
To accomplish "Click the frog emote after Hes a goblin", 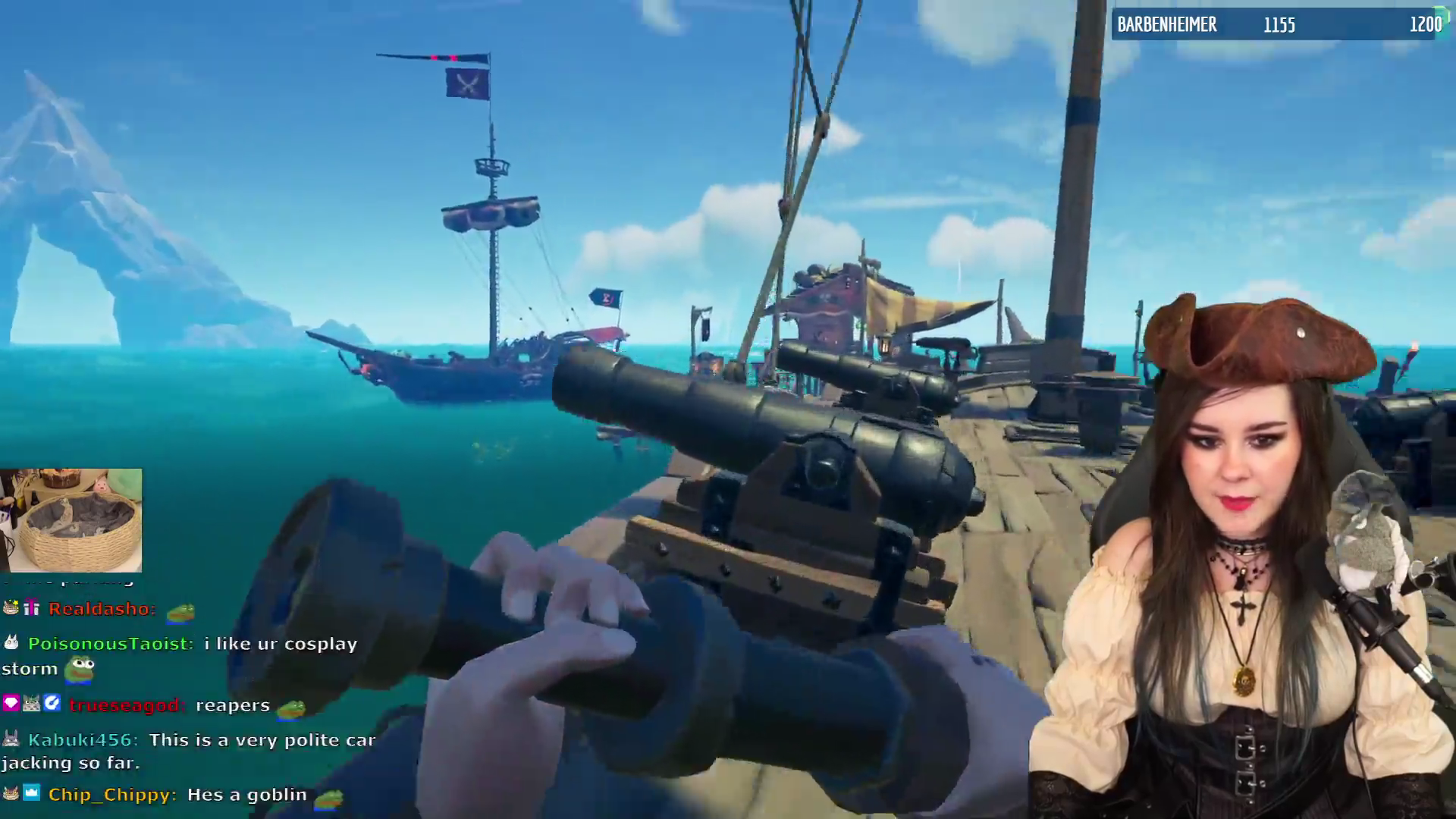I will click(x=328, y=798).
